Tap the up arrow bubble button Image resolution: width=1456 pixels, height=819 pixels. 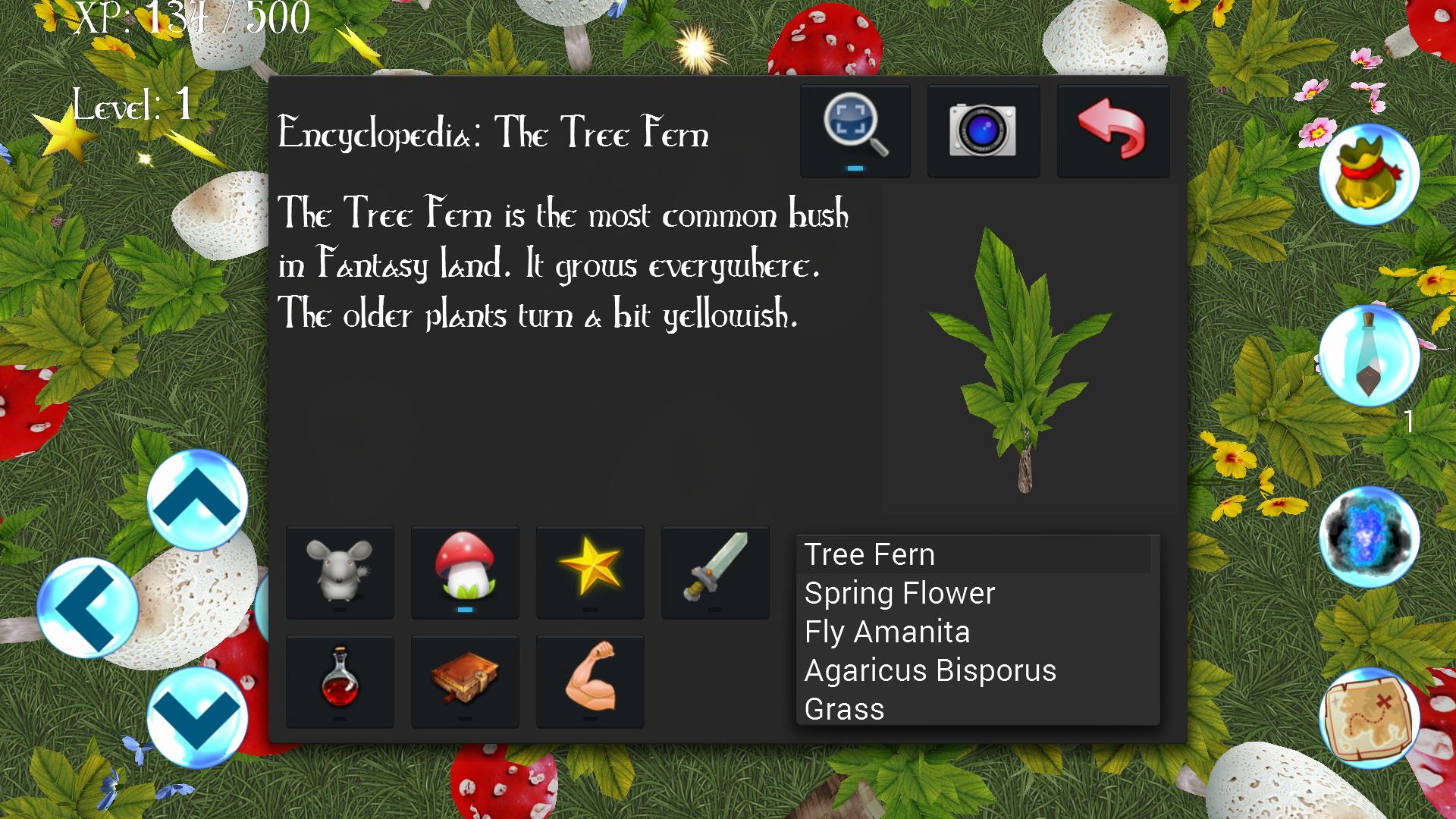pos(197,500)
